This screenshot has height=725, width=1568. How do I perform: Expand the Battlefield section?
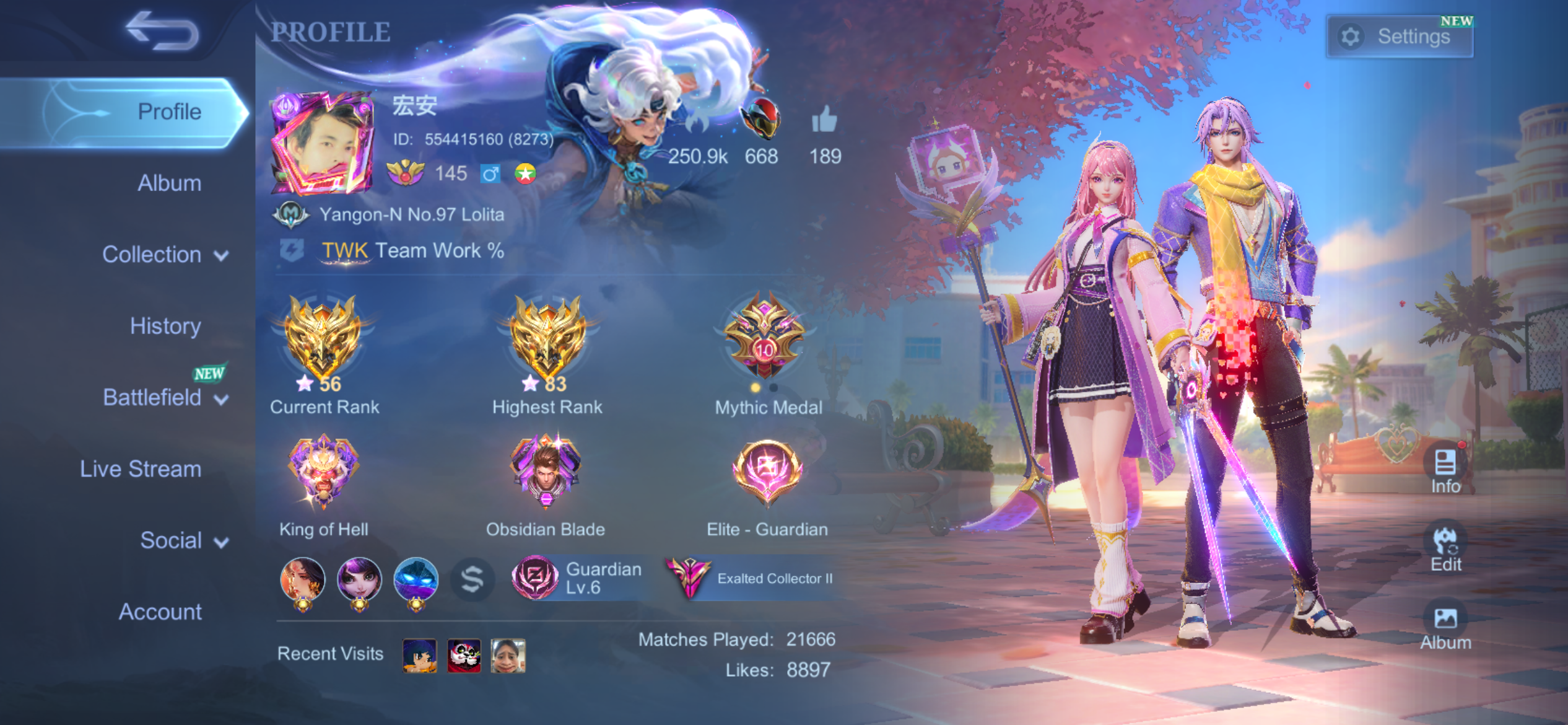(165, 398)
